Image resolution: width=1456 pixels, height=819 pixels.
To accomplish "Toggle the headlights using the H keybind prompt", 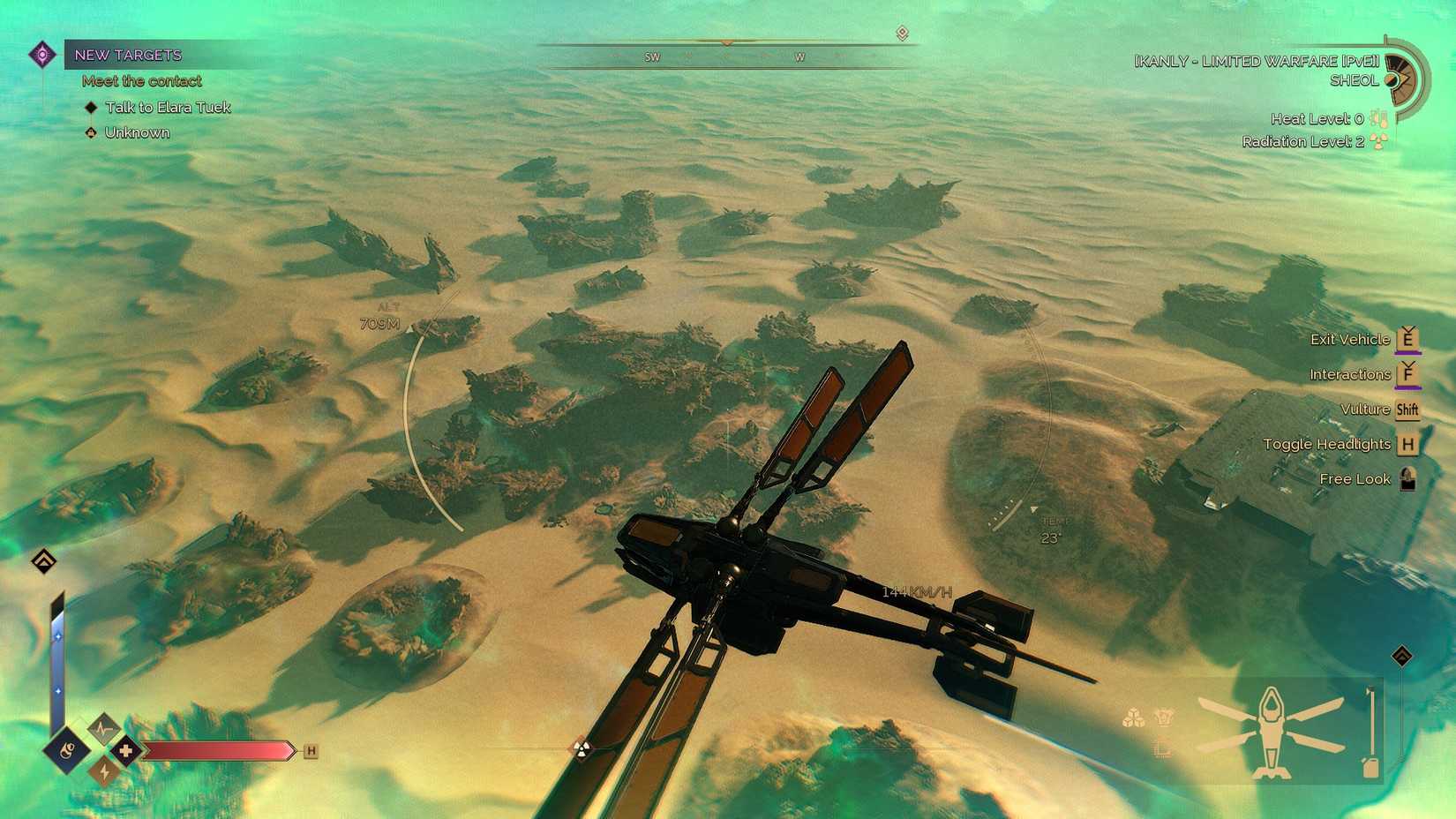I will (1407, 444).
